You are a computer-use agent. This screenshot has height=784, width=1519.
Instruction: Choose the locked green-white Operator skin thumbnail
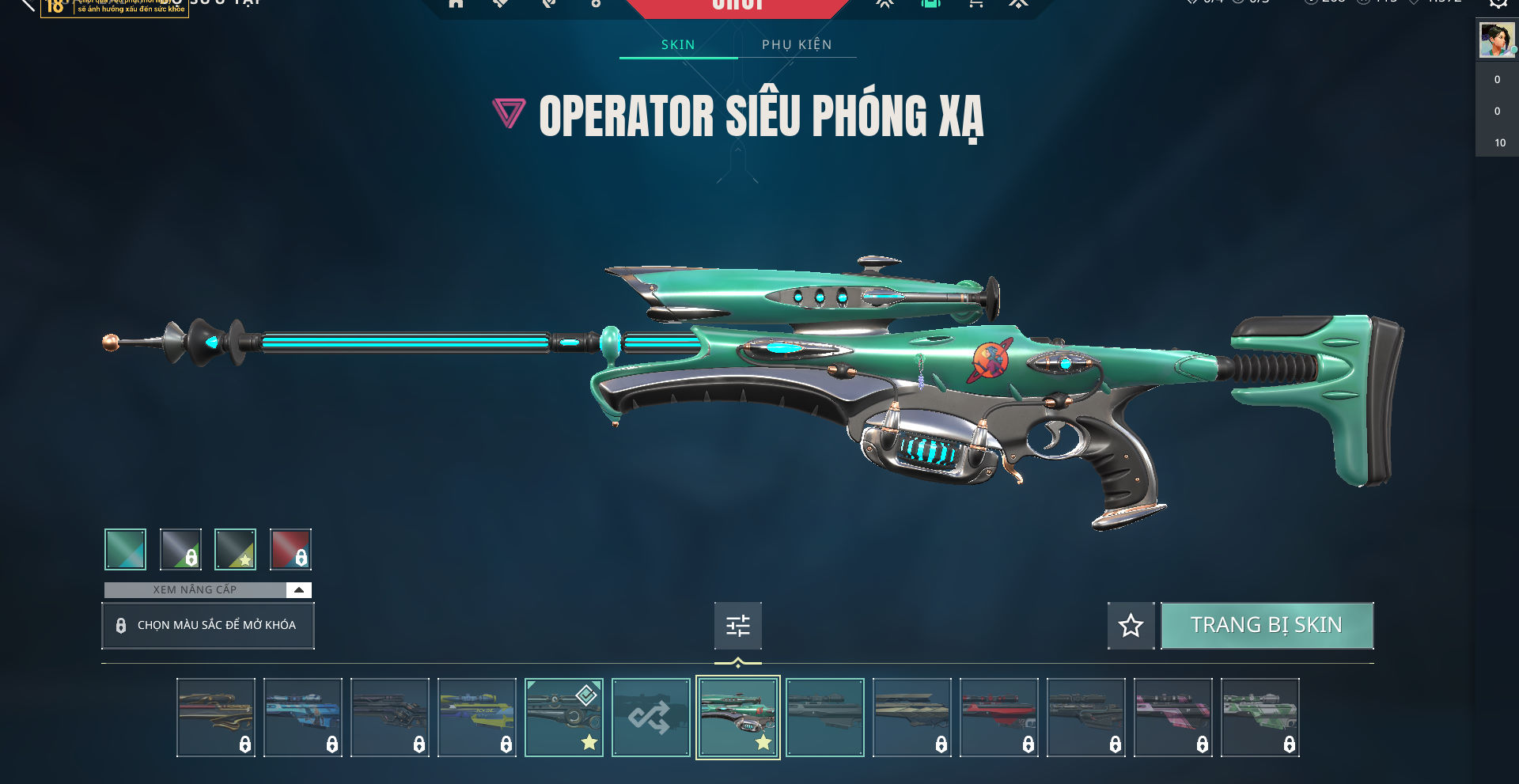pyautogui.click(x=1260, y=718)
